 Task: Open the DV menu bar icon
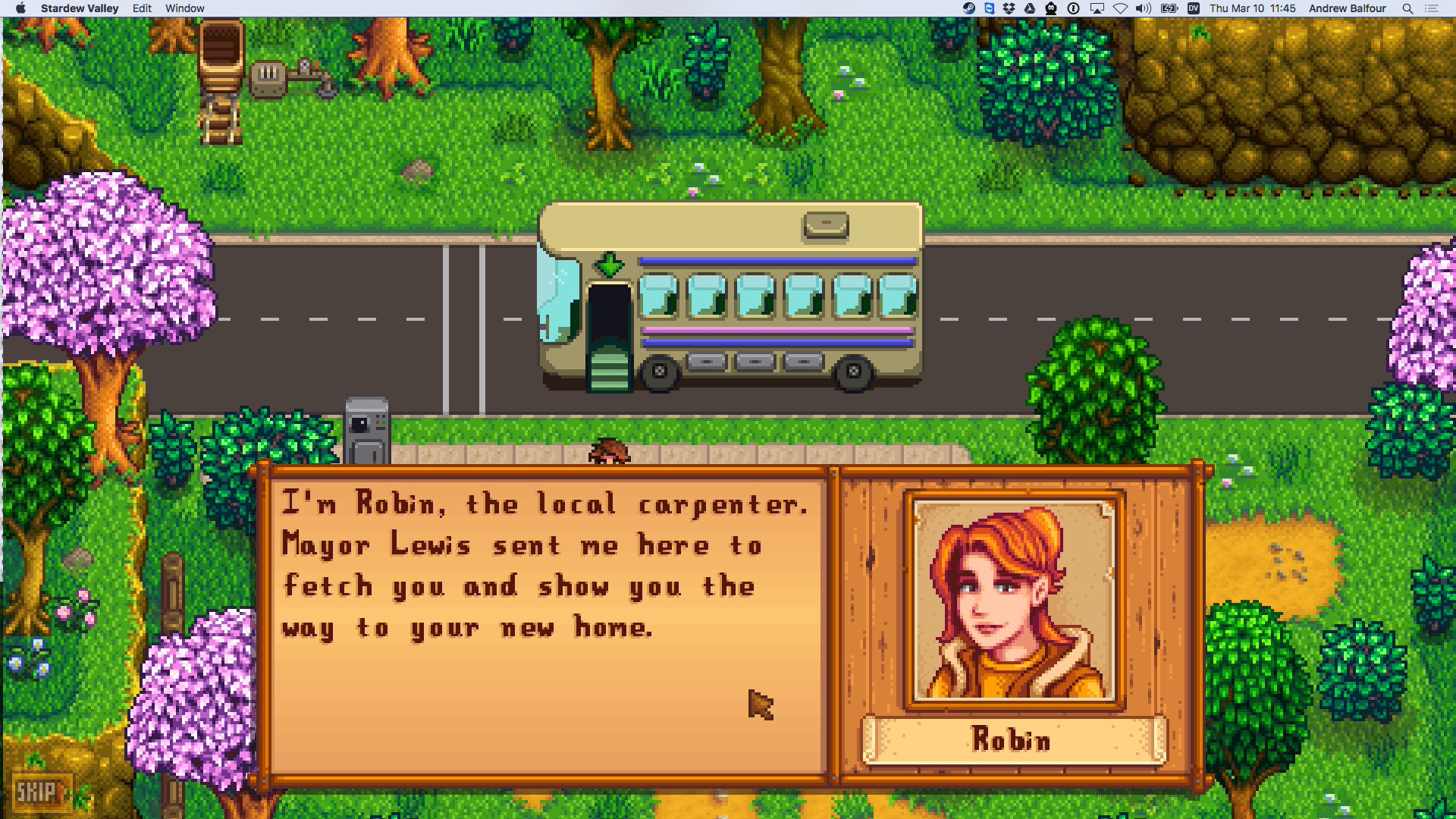click(x=1192, y=8)
